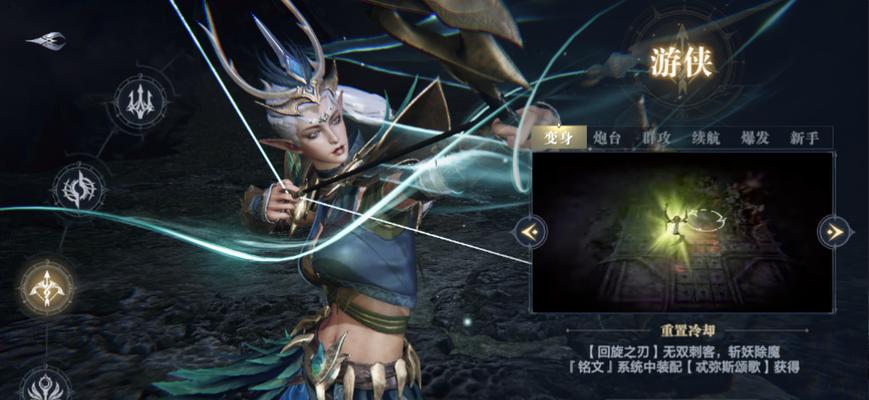Show the 续航 tab
869x400 pixels.
click(x=706, y=138)
